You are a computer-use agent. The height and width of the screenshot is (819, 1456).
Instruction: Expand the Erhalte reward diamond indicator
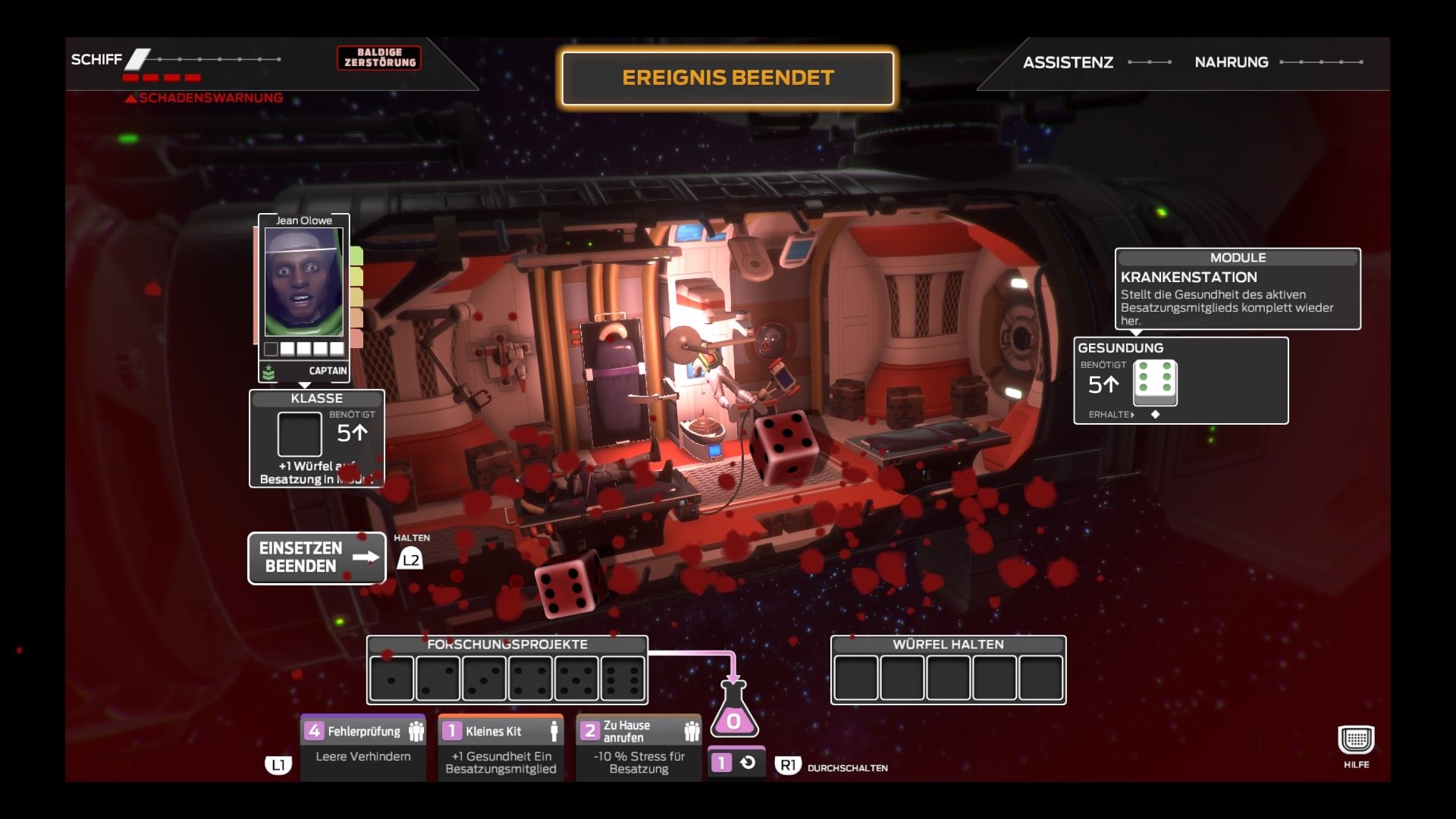[1156, 414]
